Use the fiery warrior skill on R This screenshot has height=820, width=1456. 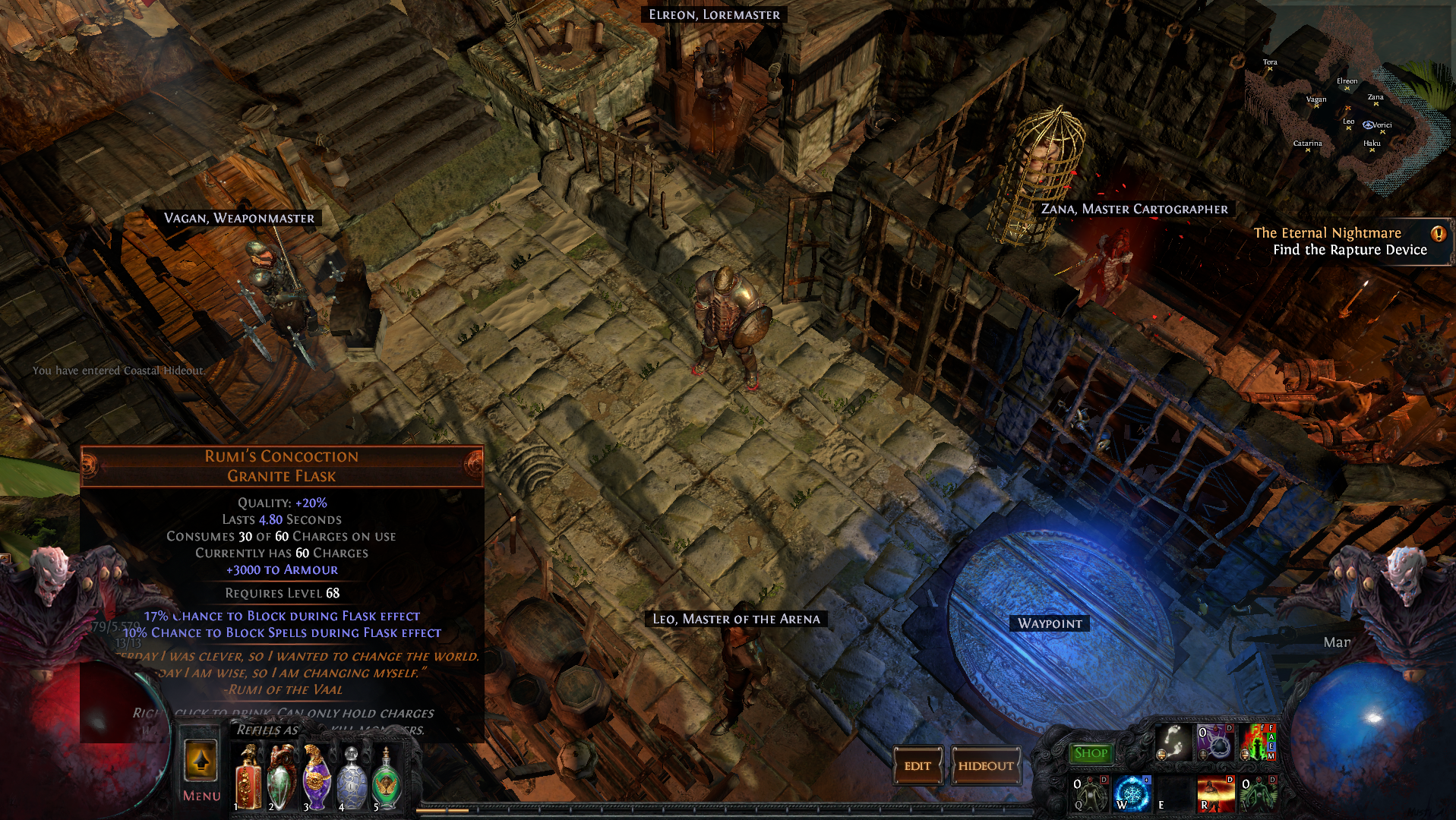click(x=1215, y=793)
